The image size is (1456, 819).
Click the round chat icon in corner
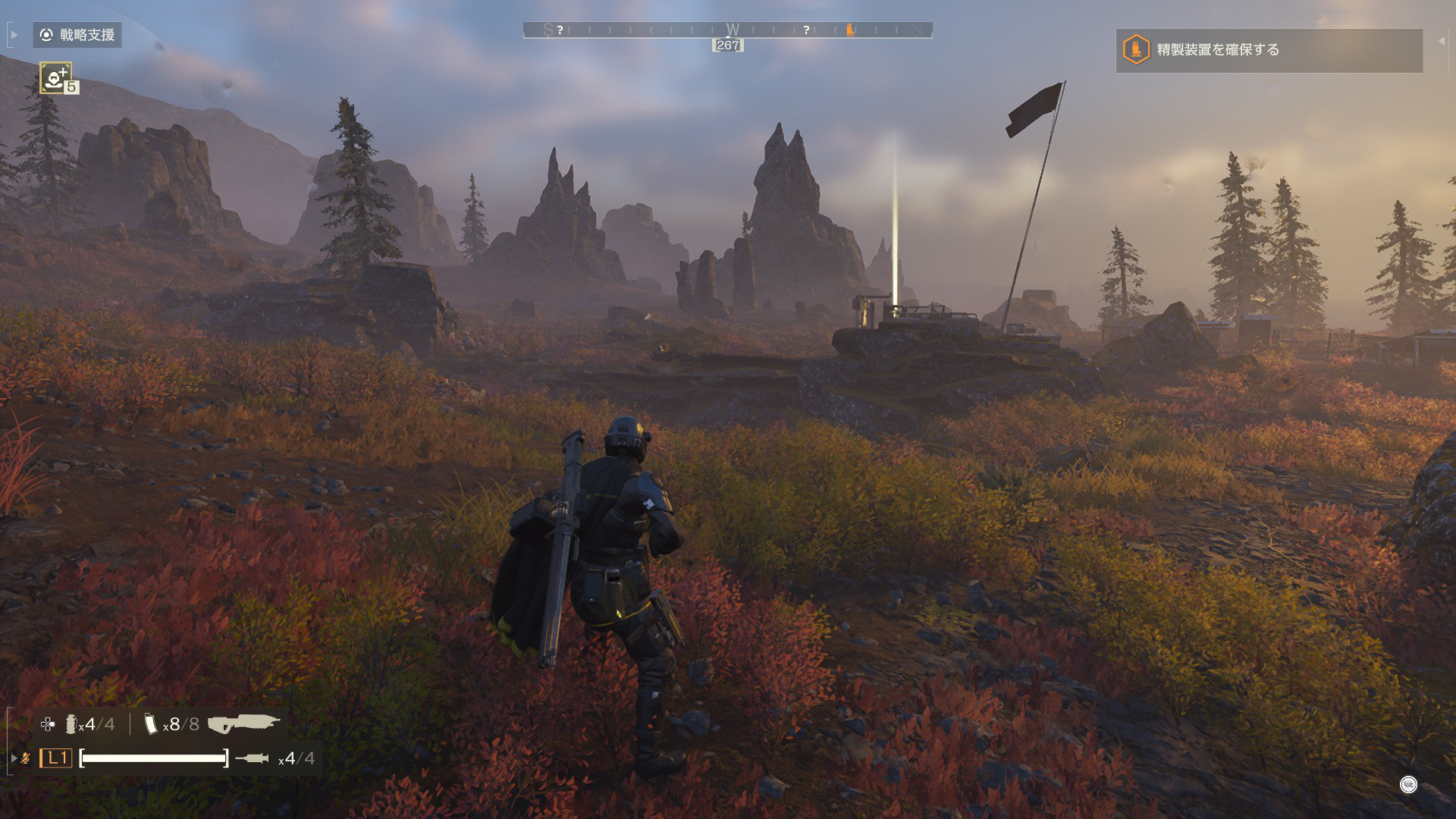point(1408,784)
